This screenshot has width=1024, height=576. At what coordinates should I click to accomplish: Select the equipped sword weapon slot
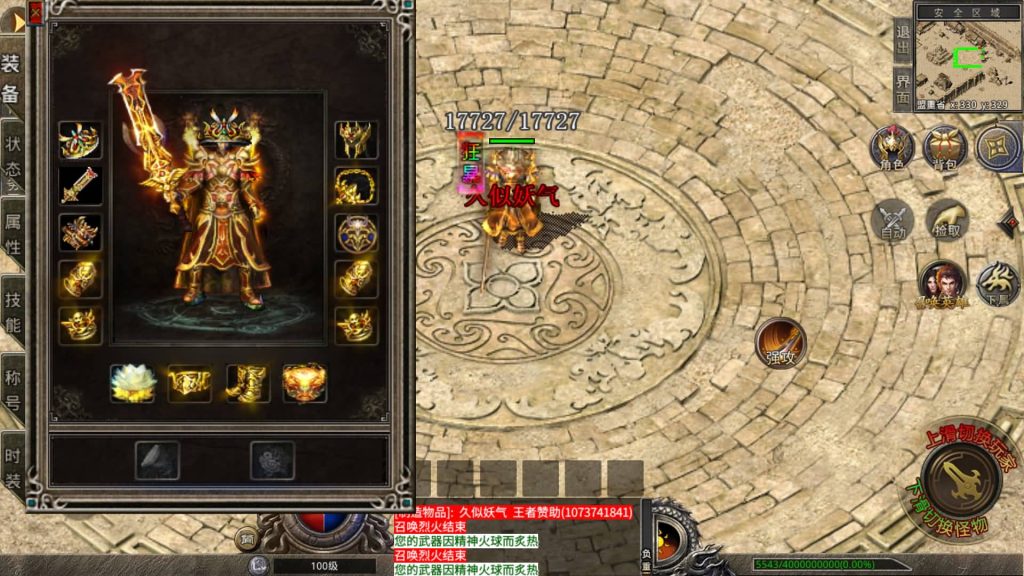[80, 186]
